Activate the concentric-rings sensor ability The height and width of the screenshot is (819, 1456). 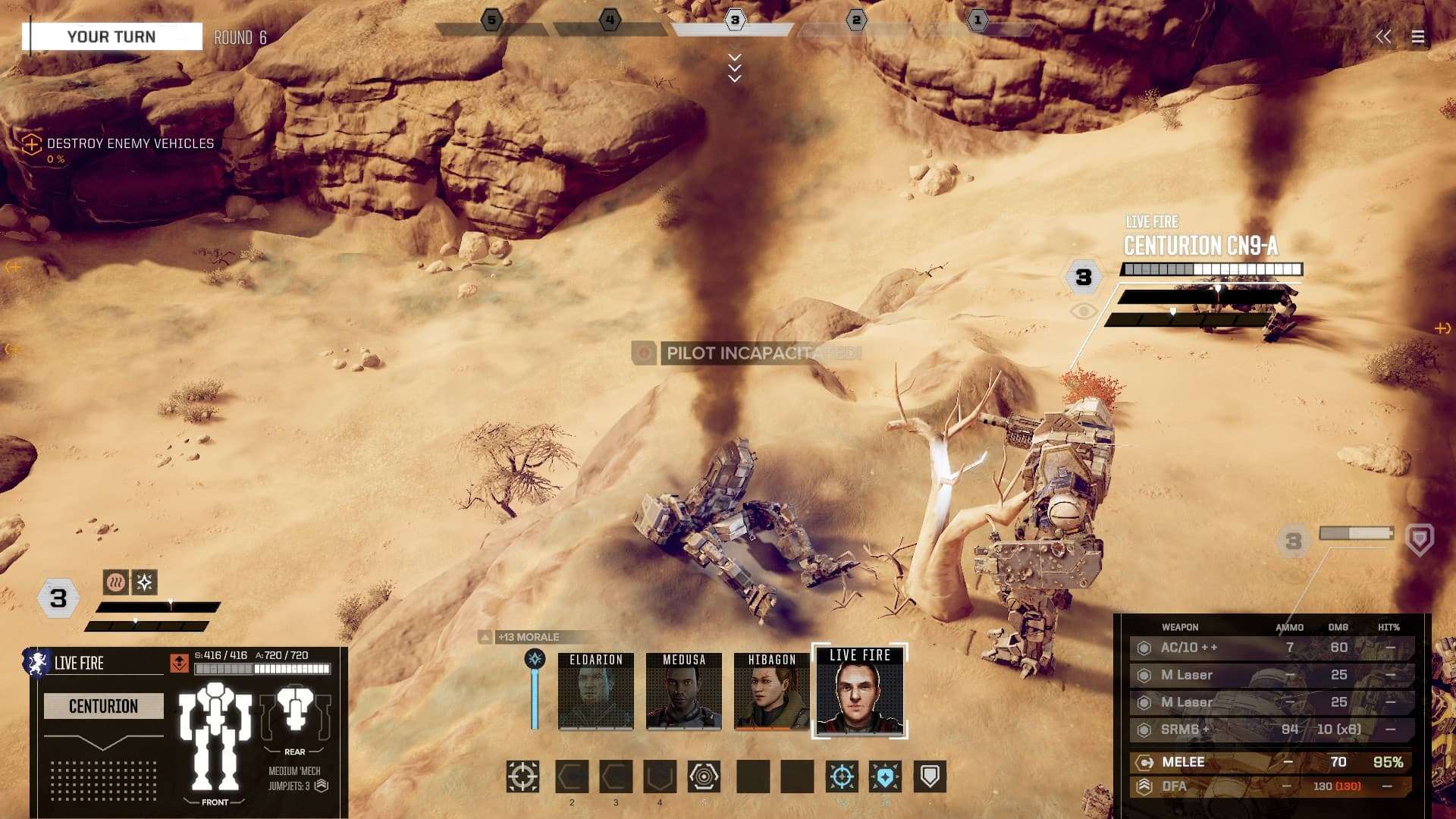point(704,777)
